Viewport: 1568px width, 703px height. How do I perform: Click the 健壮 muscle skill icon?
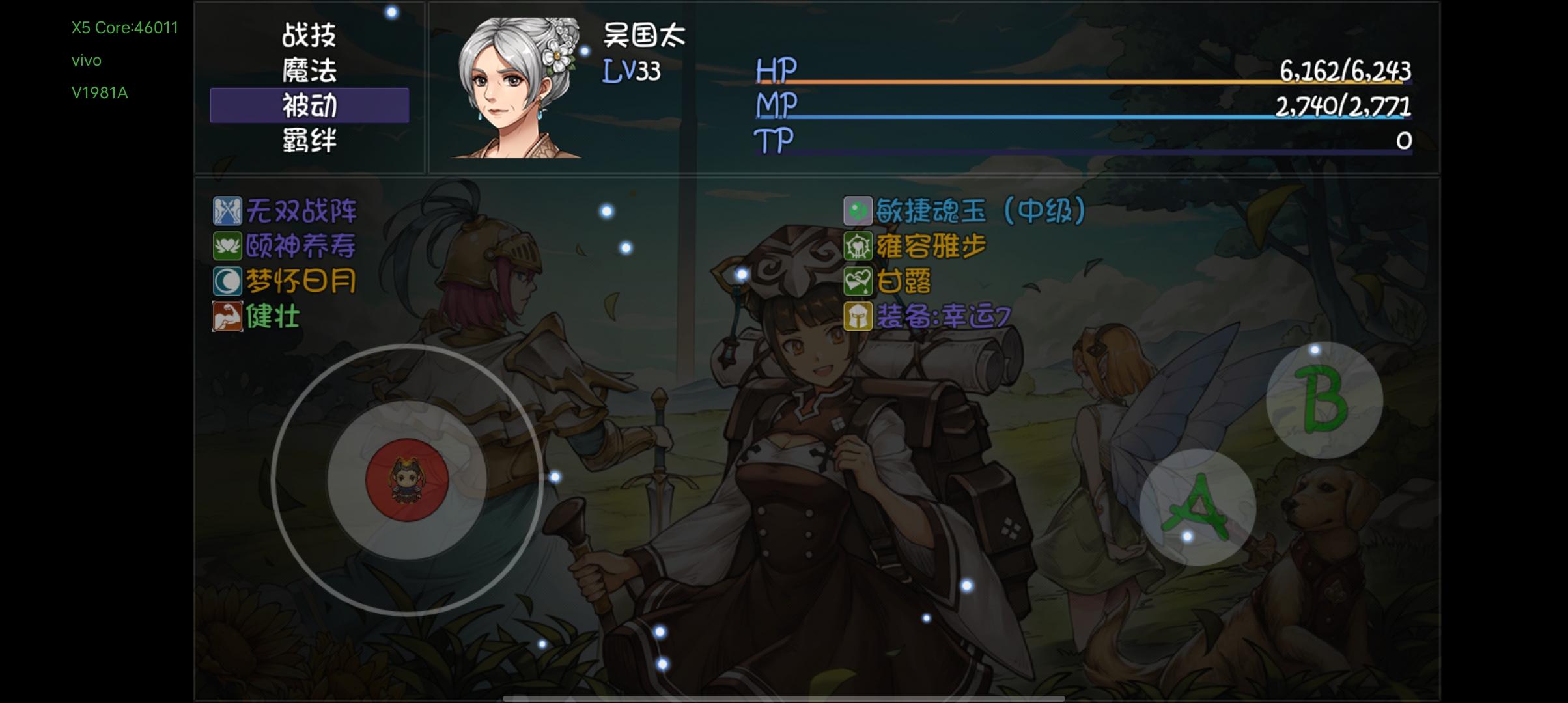[x=226, y=315]
